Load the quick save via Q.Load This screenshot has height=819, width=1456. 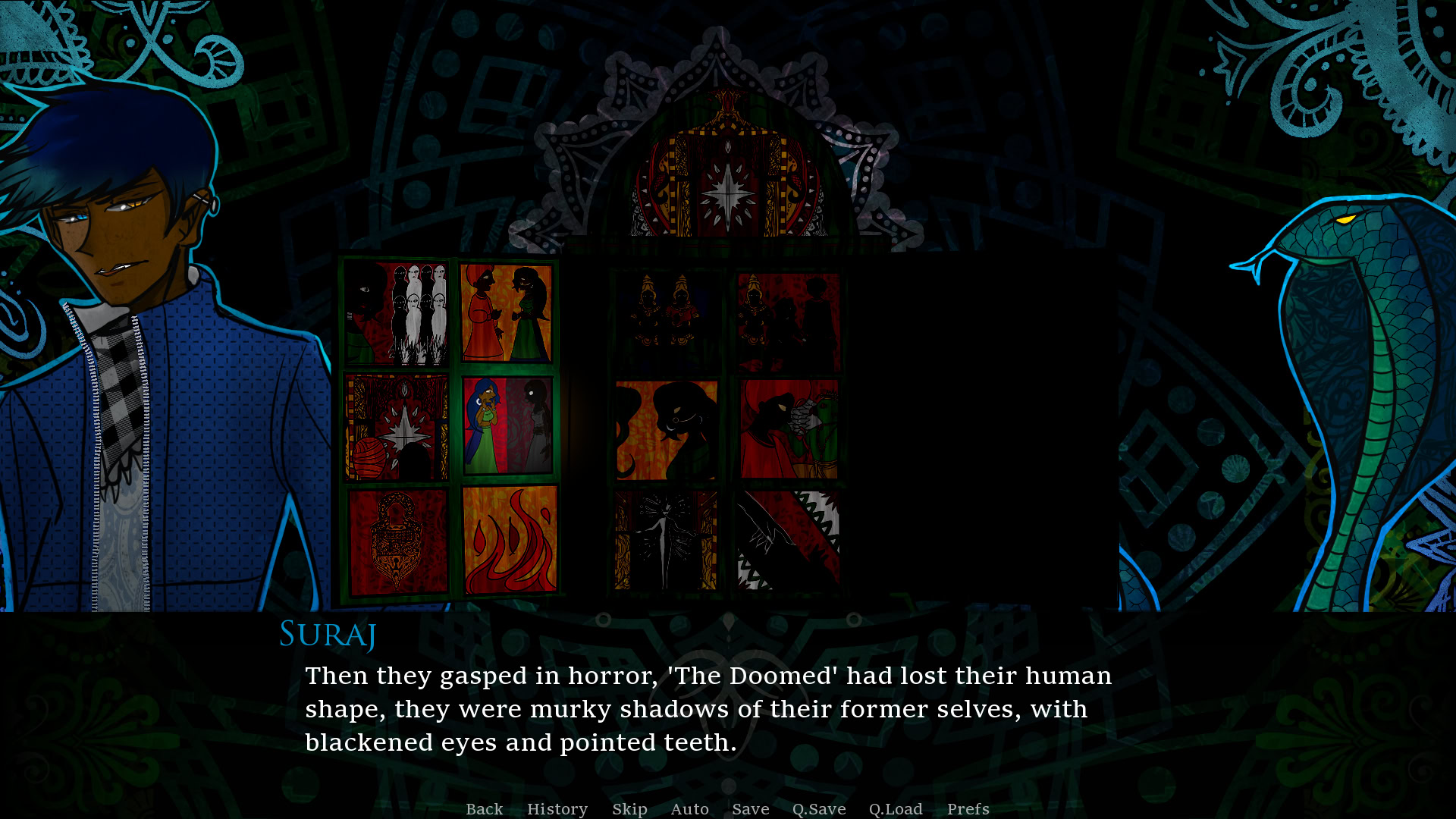click(895, 809)
